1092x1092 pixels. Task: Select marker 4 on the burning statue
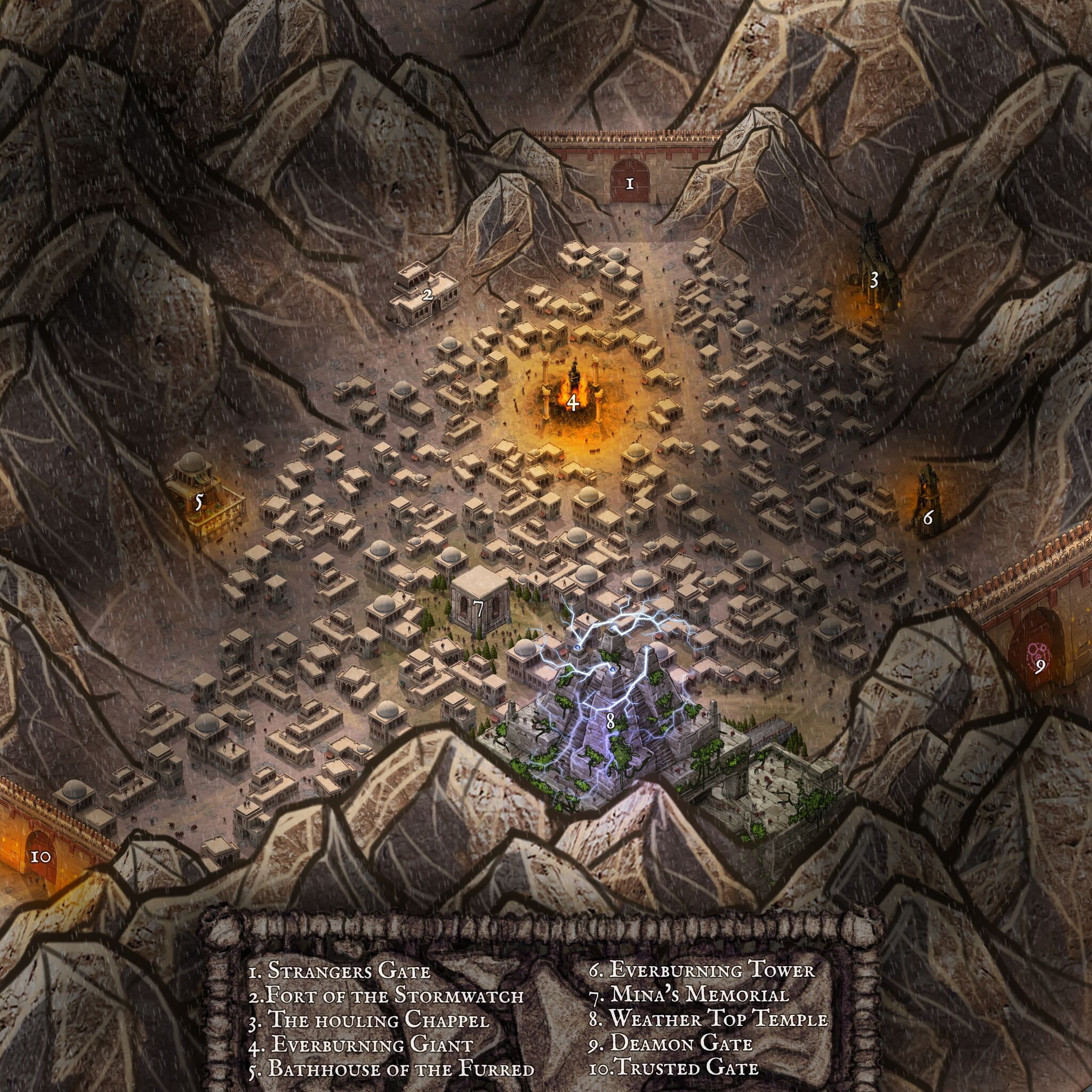[x=573, y=403]
